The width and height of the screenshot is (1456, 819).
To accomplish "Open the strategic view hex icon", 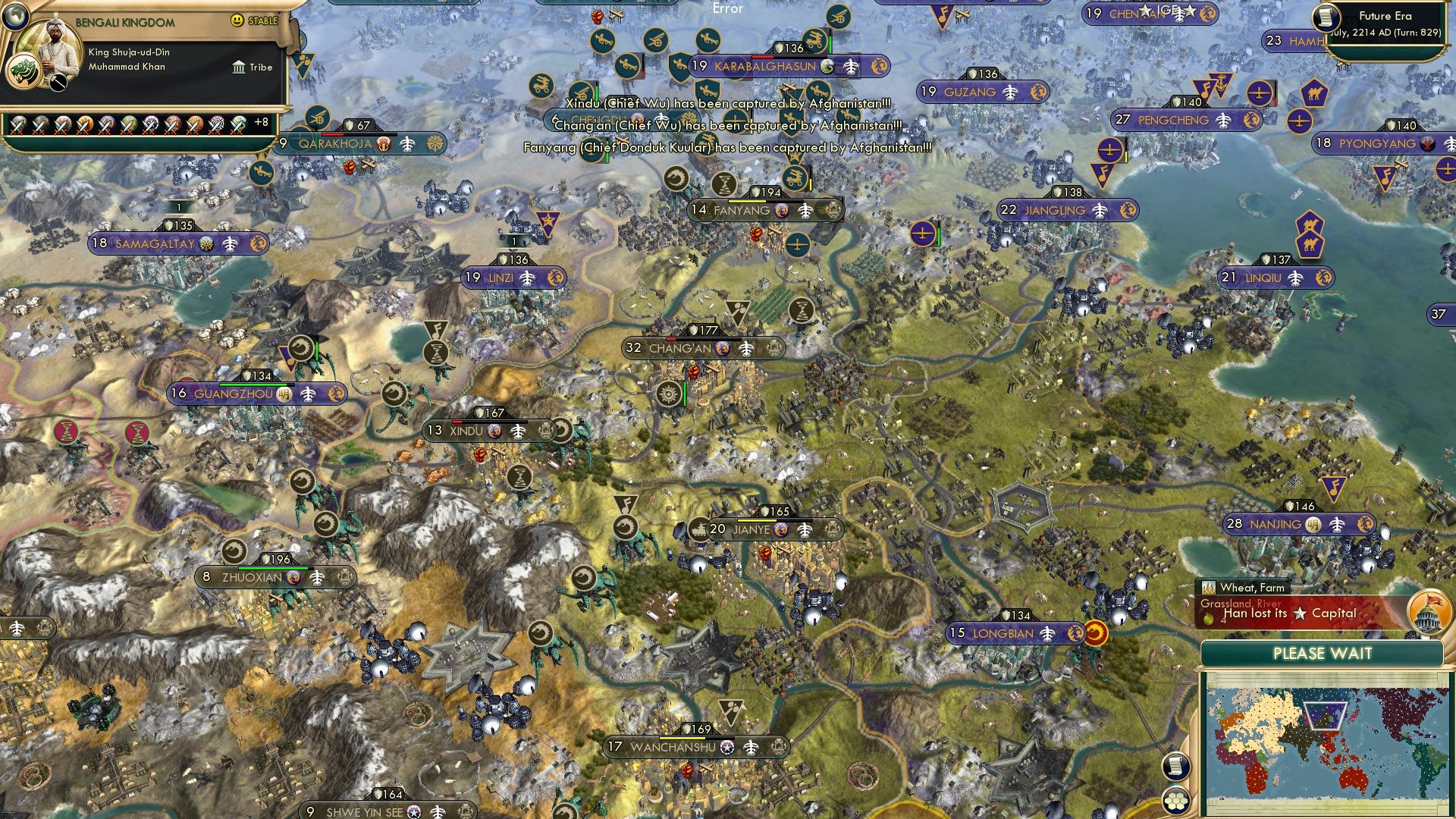I will 1175,797.
